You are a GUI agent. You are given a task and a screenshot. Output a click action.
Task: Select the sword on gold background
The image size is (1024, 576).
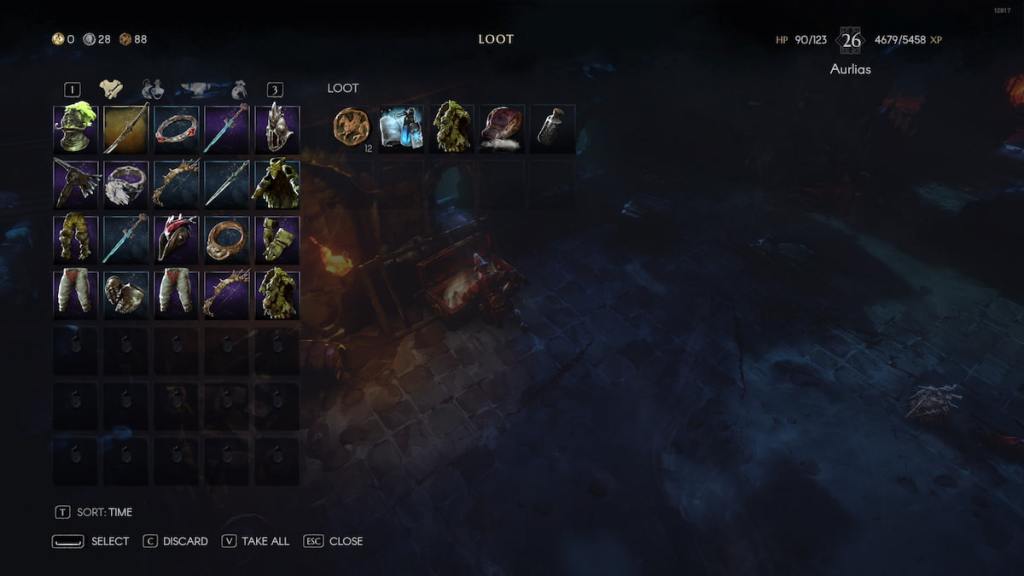coord(126,129)
